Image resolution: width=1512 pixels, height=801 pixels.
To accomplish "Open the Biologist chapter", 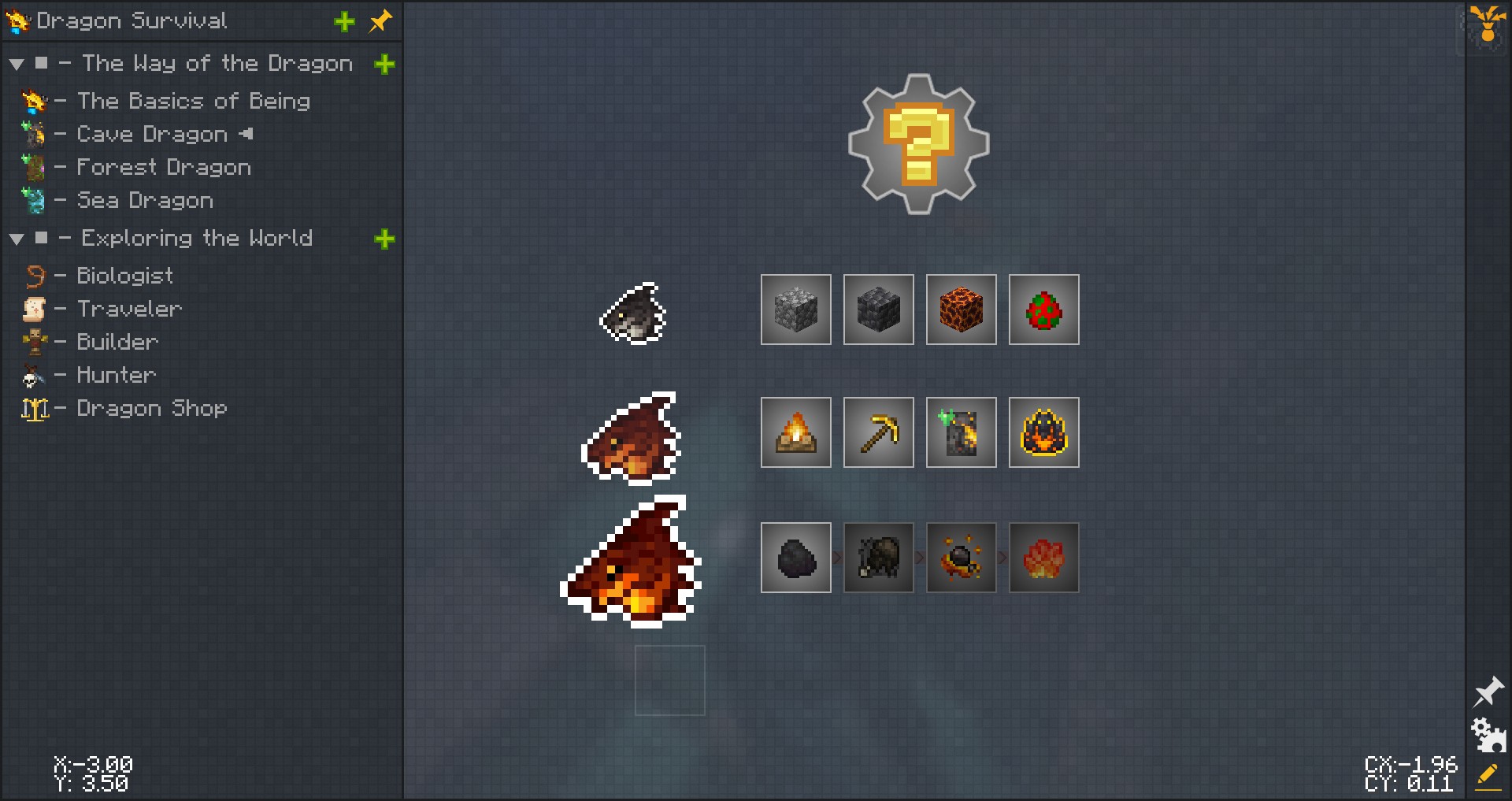I will click(x=124, y=276).
